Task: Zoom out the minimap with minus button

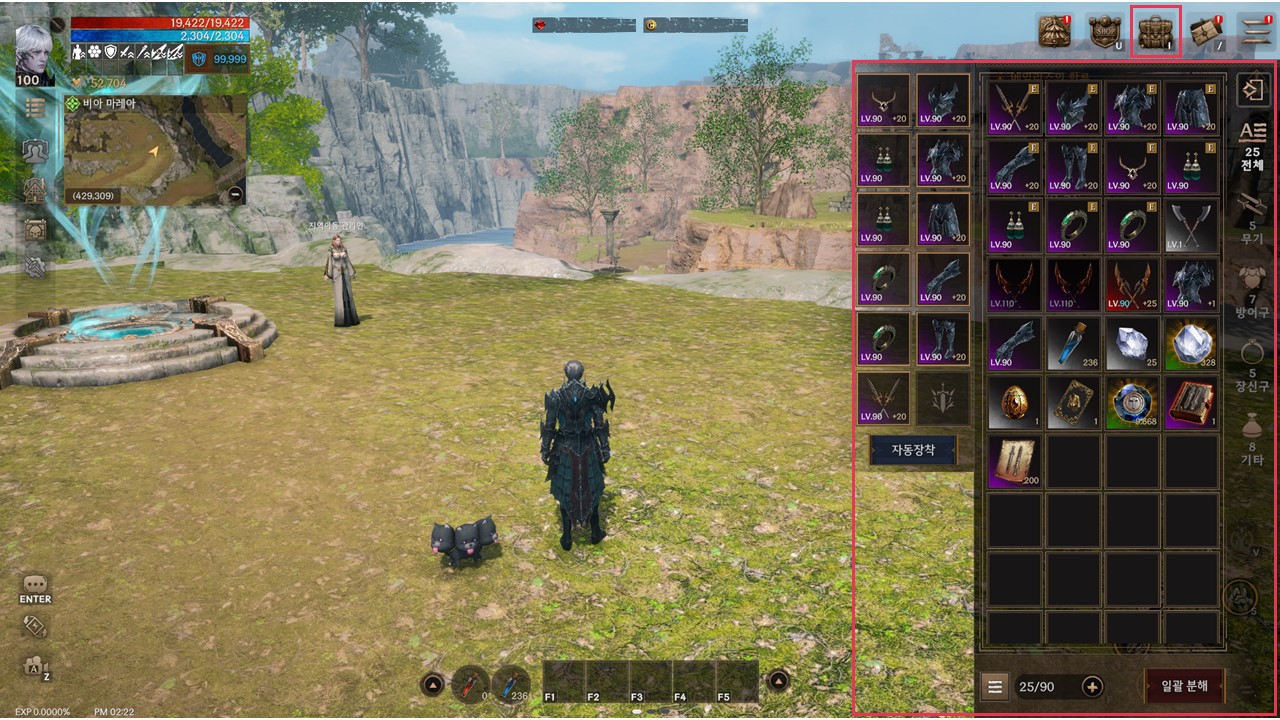Action: 235,194
